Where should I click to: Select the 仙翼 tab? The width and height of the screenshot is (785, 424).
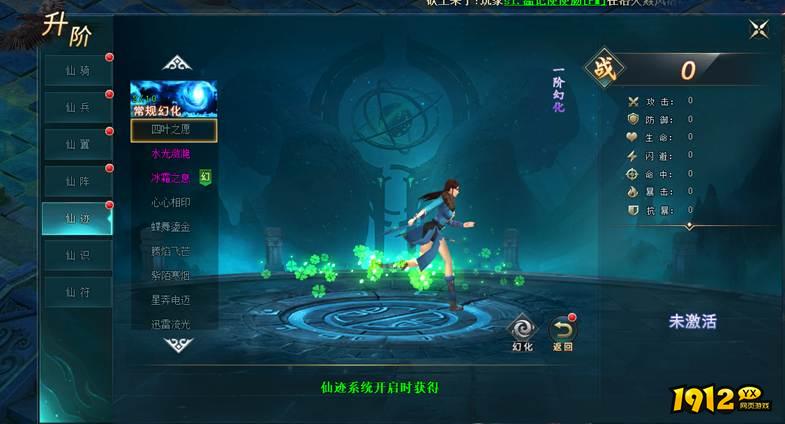[77, 144]
